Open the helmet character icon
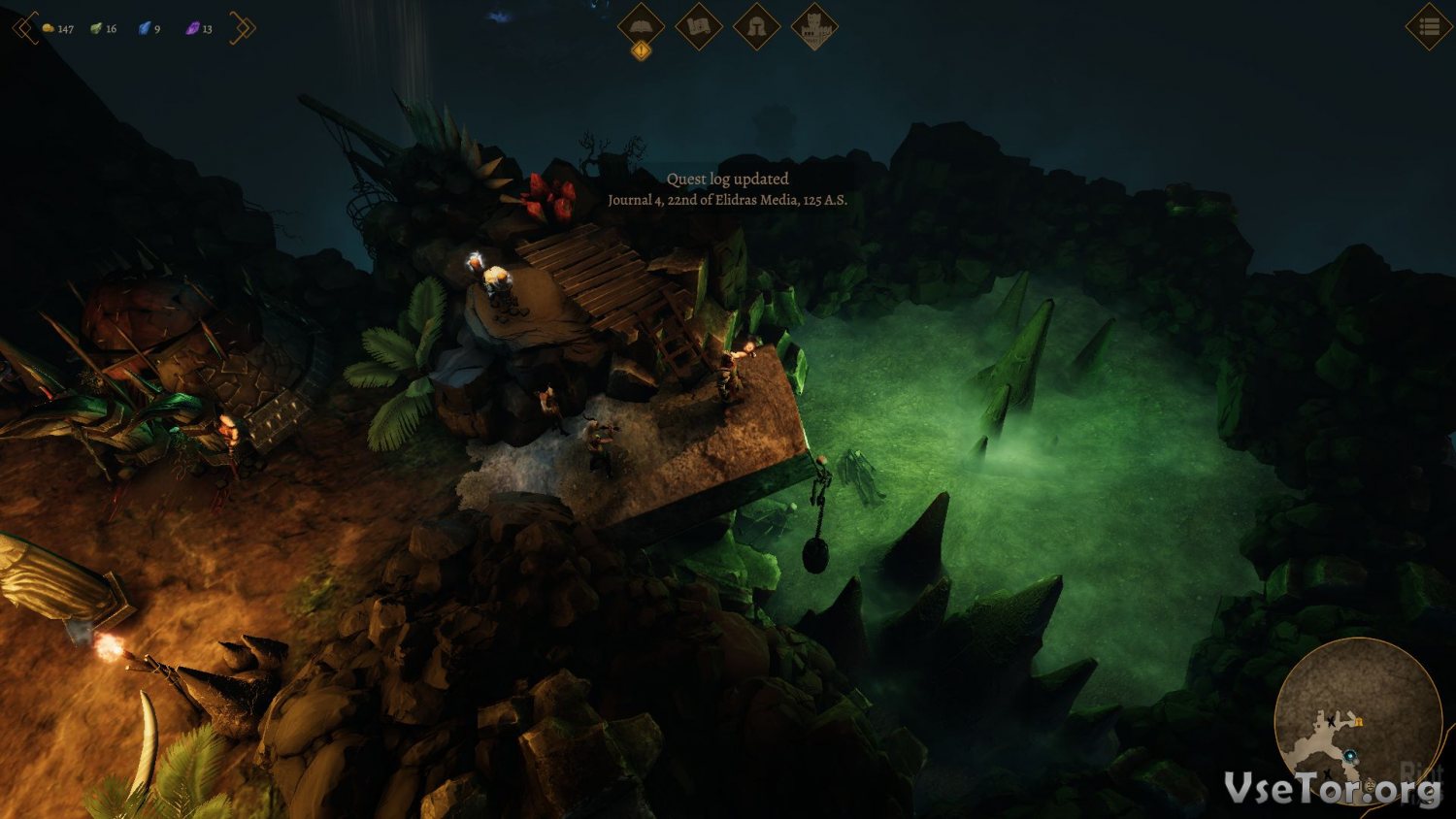Image resolution: width=1456 pixels, height=819 pixels. tap(756, 26)
